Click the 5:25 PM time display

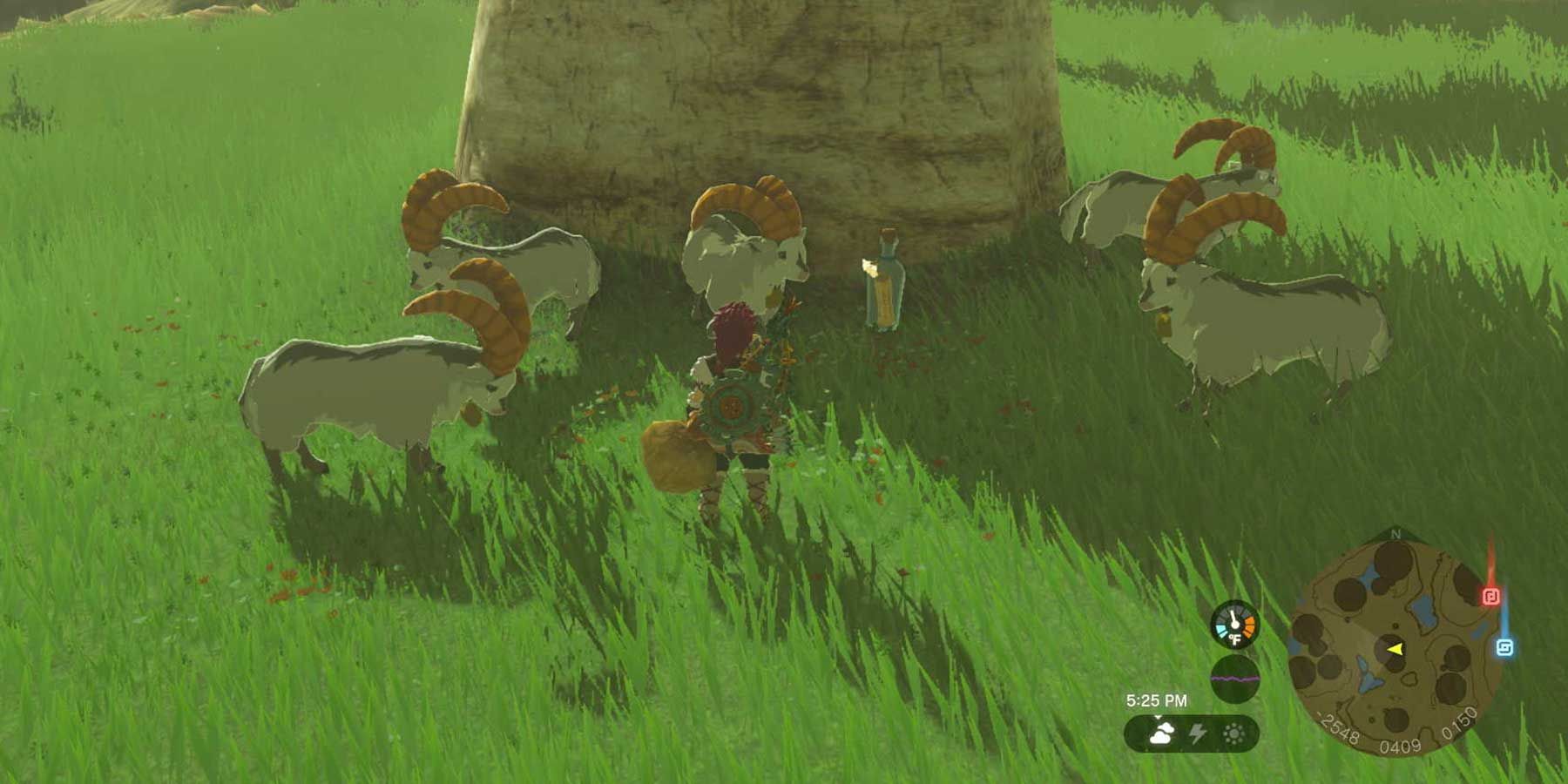coord(1157,700)
